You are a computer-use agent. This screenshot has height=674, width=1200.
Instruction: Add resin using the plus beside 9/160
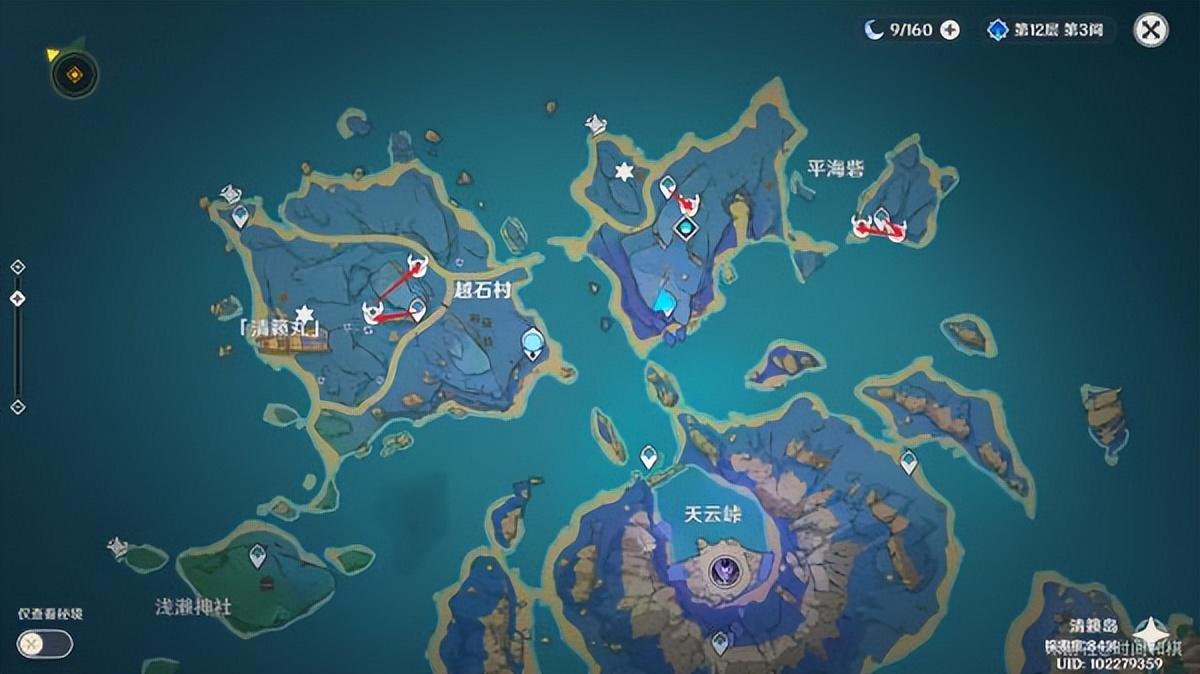950,30
